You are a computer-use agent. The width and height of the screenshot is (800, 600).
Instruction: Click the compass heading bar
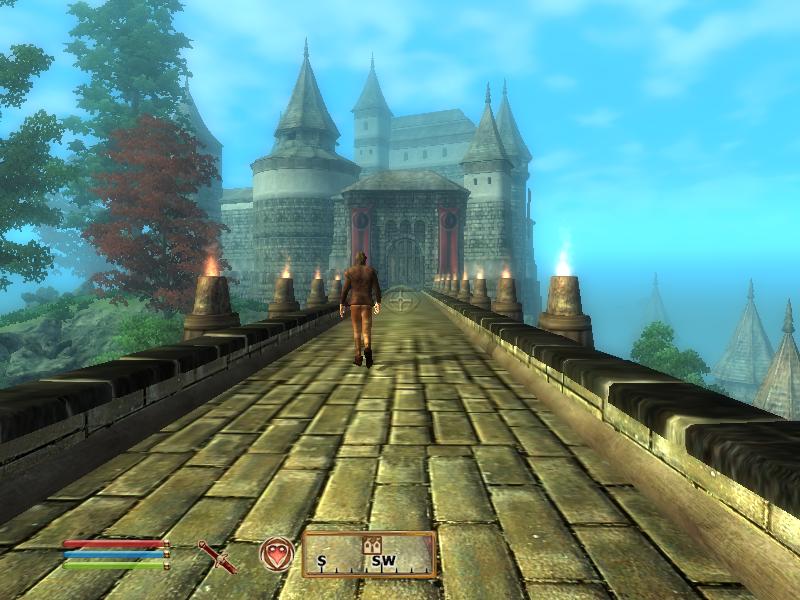click(369, 555)
